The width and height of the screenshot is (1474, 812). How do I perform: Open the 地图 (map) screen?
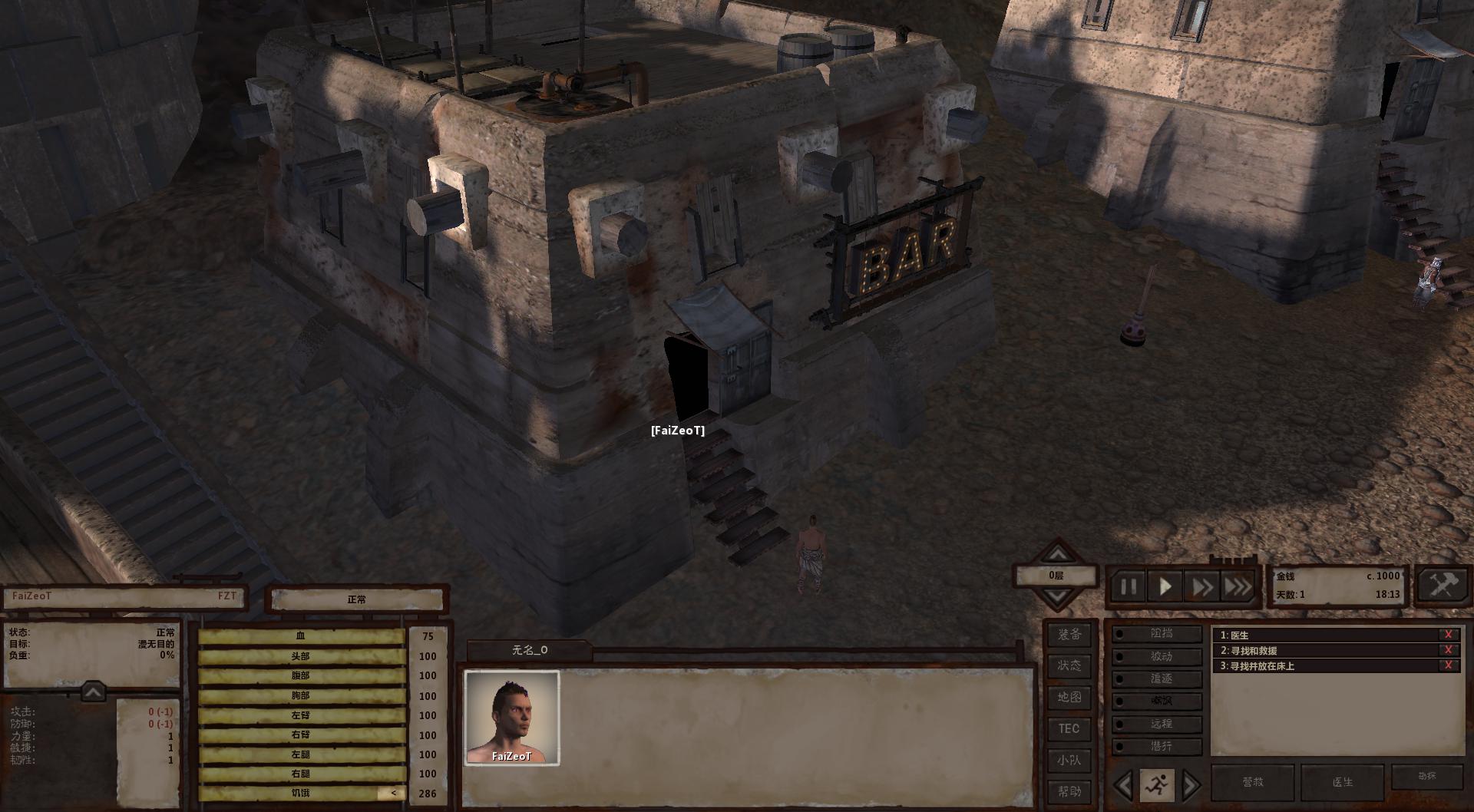pyautogui.click(x=1069, y=697)
